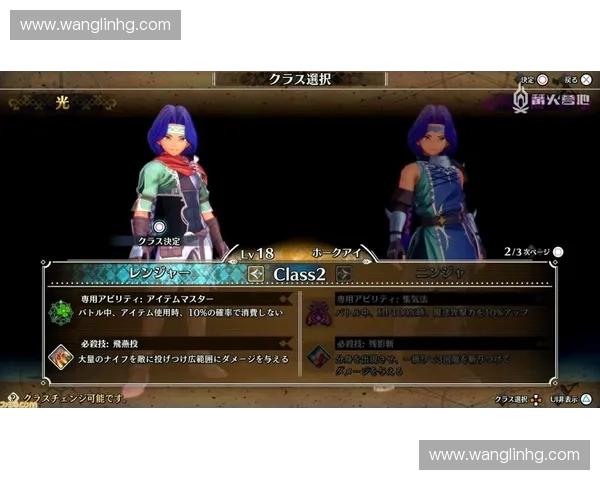Select the 飛燕投 special move icon
Screen dimensions: 600x480
(x=60, y=355)
